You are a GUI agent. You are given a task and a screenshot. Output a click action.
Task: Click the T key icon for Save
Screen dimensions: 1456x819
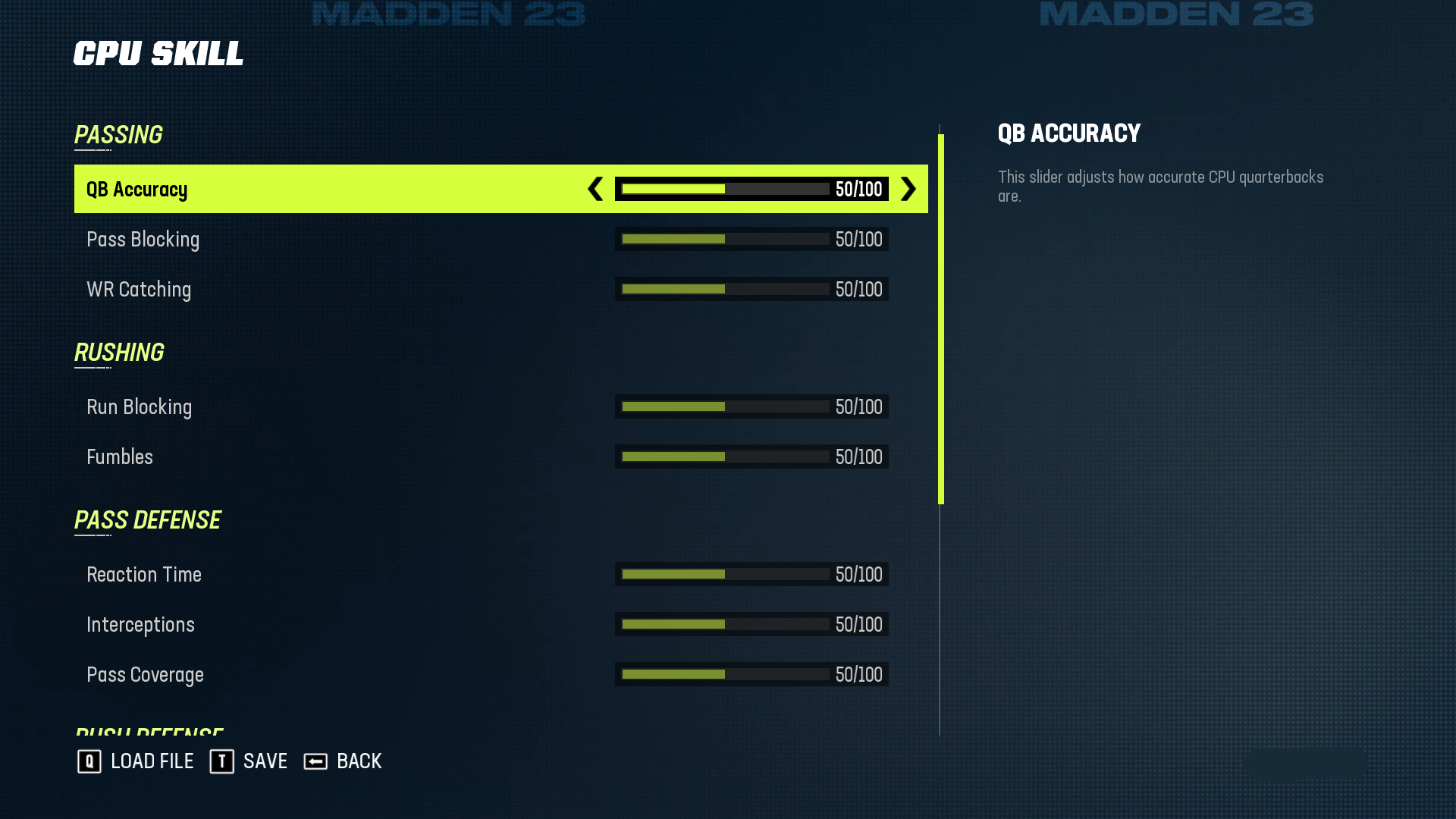point(221,761)
